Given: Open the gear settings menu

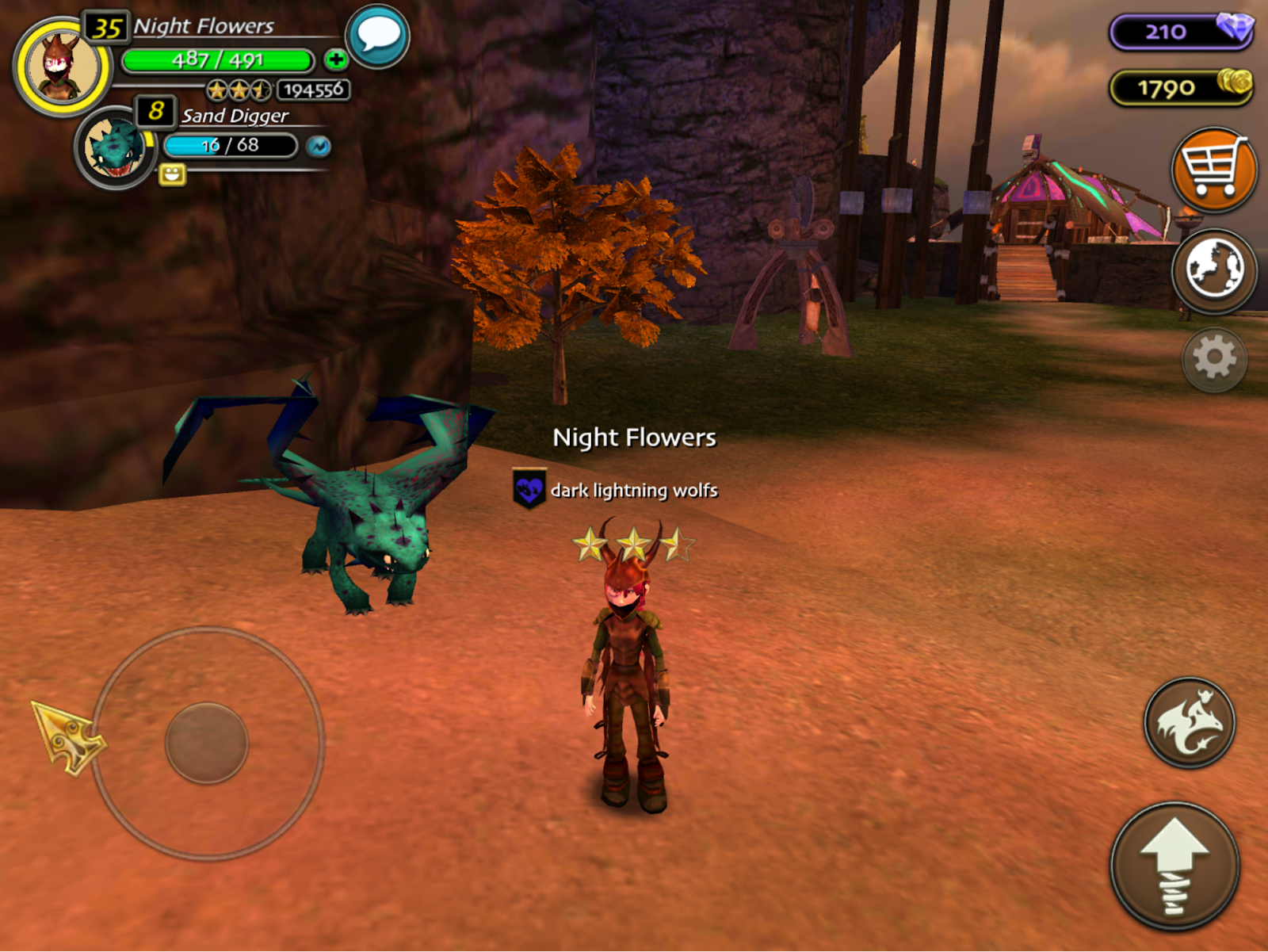Looking at the screenshot, I should click(1214, 359).
